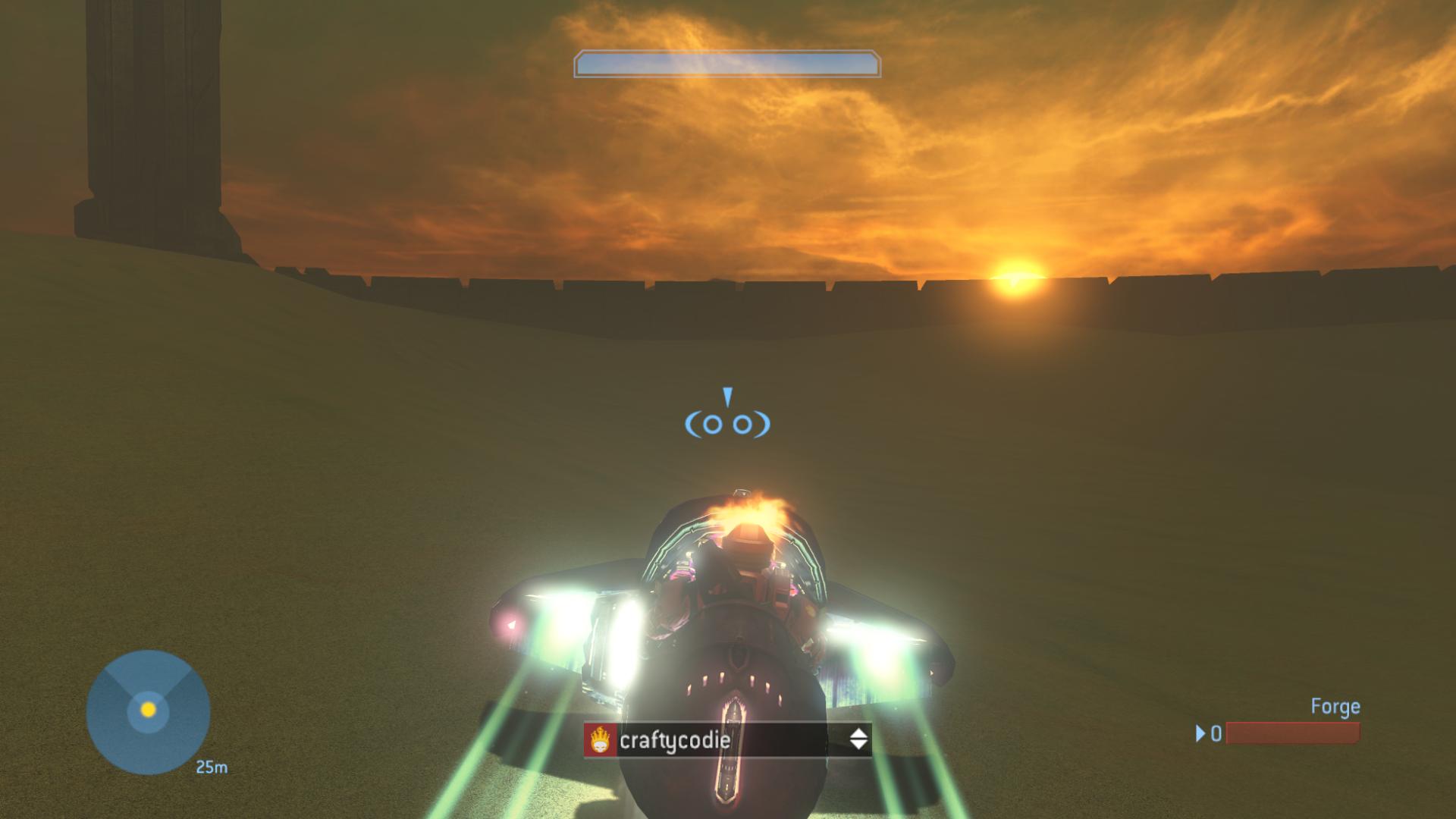Viewport: 1456px width, 819px height.
Task: Select the craftycodie player name bar
Action: coord(726,739)
